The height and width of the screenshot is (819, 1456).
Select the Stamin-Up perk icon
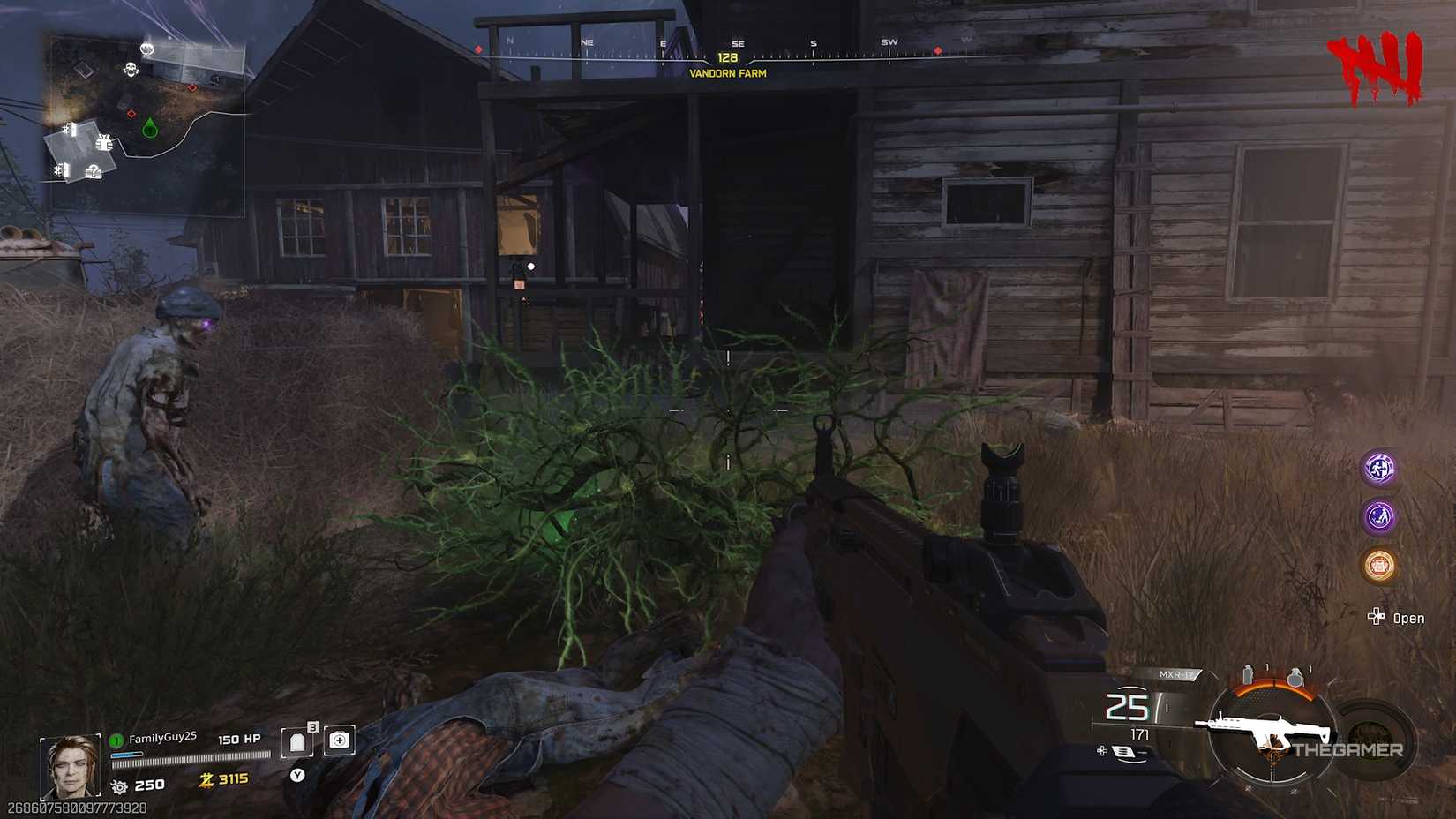1378,468
